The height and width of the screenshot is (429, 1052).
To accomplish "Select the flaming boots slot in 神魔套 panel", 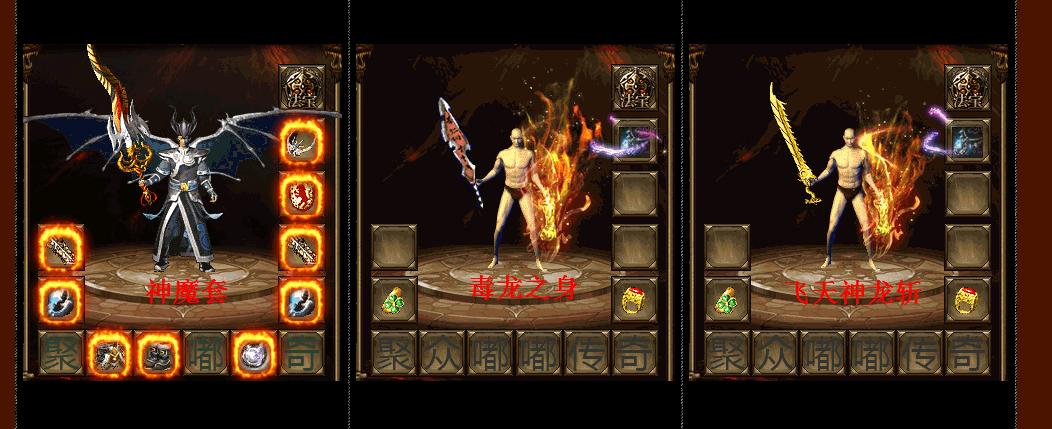I will [157, 353].
